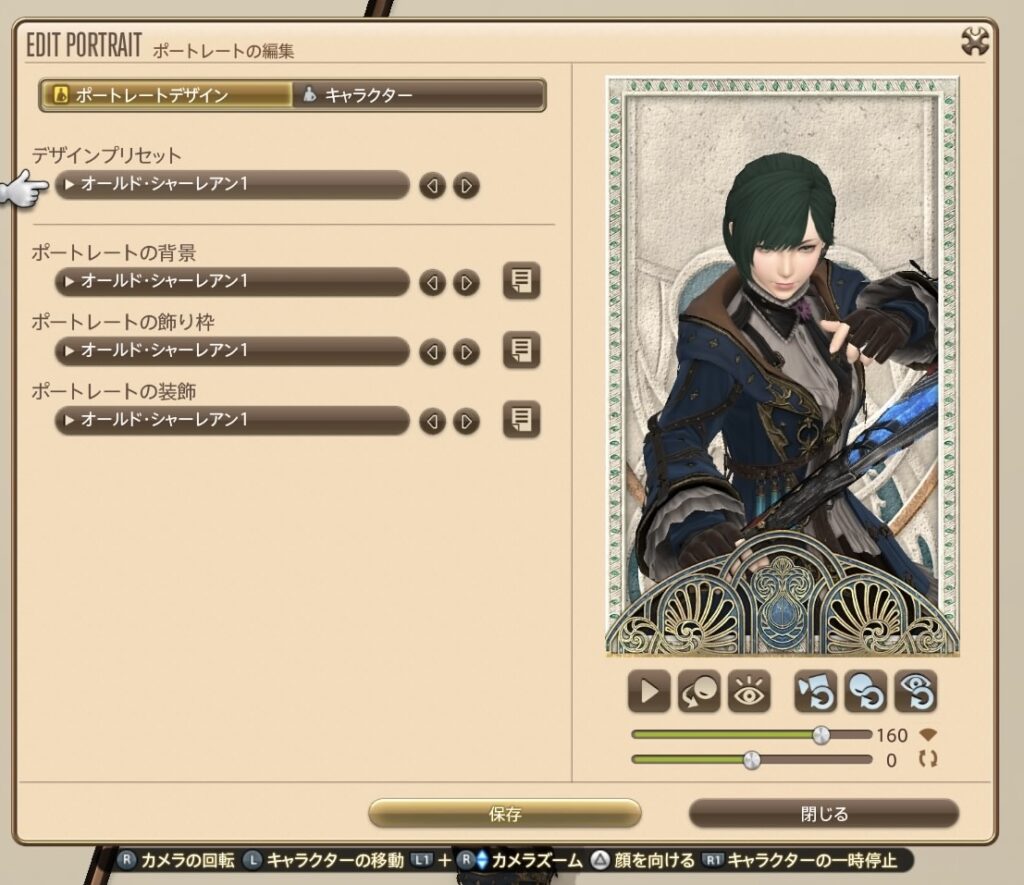The image size is (1024, 885).
Task: Choose previous design preset with left arrow
Action: [432, 186]
